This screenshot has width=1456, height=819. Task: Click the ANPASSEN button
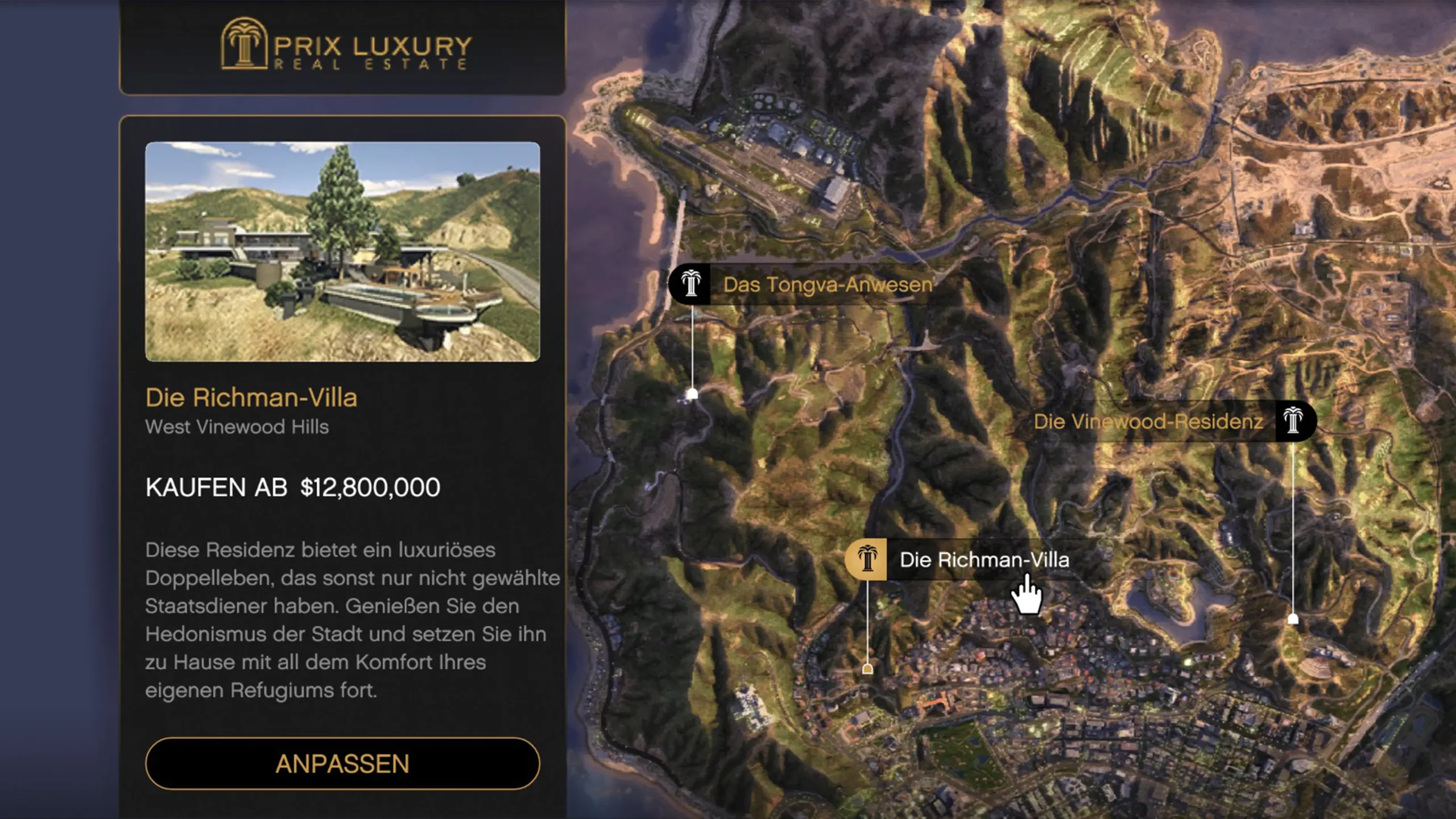[x=342, y=763]
